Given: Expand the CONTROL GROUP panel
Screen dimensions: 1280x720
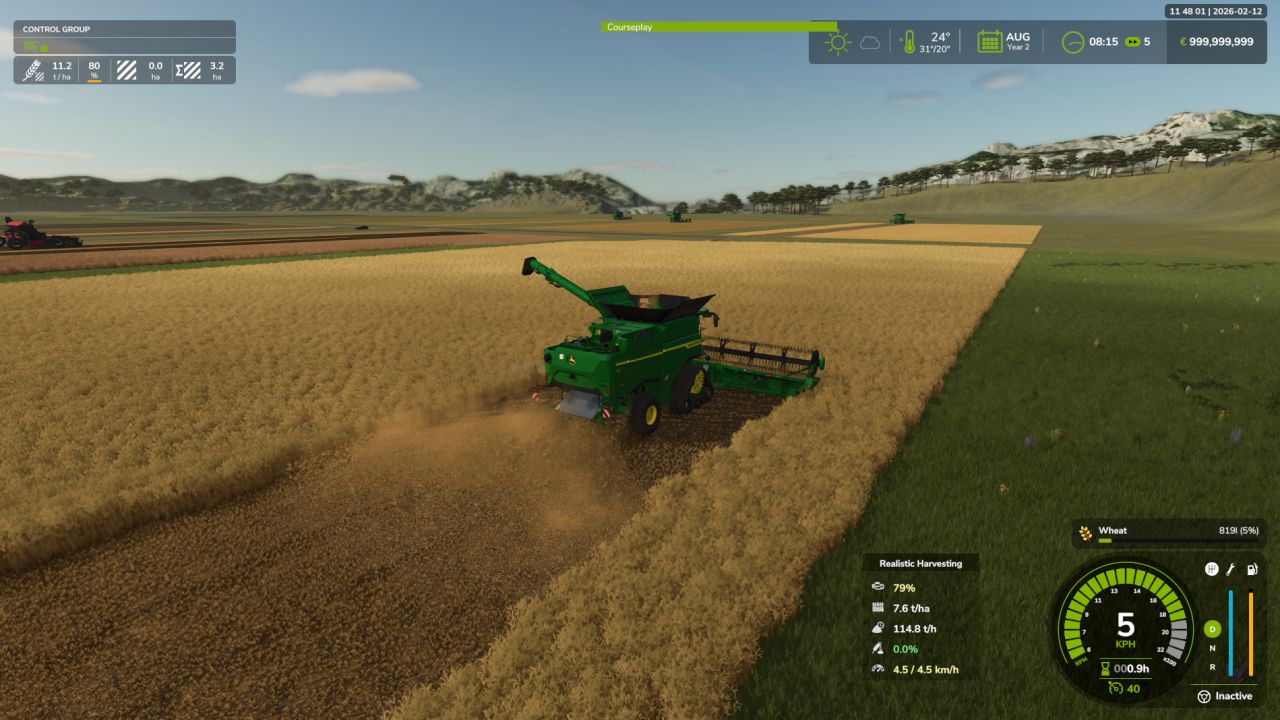Looking at the screenshot, I should pos(124,28).
